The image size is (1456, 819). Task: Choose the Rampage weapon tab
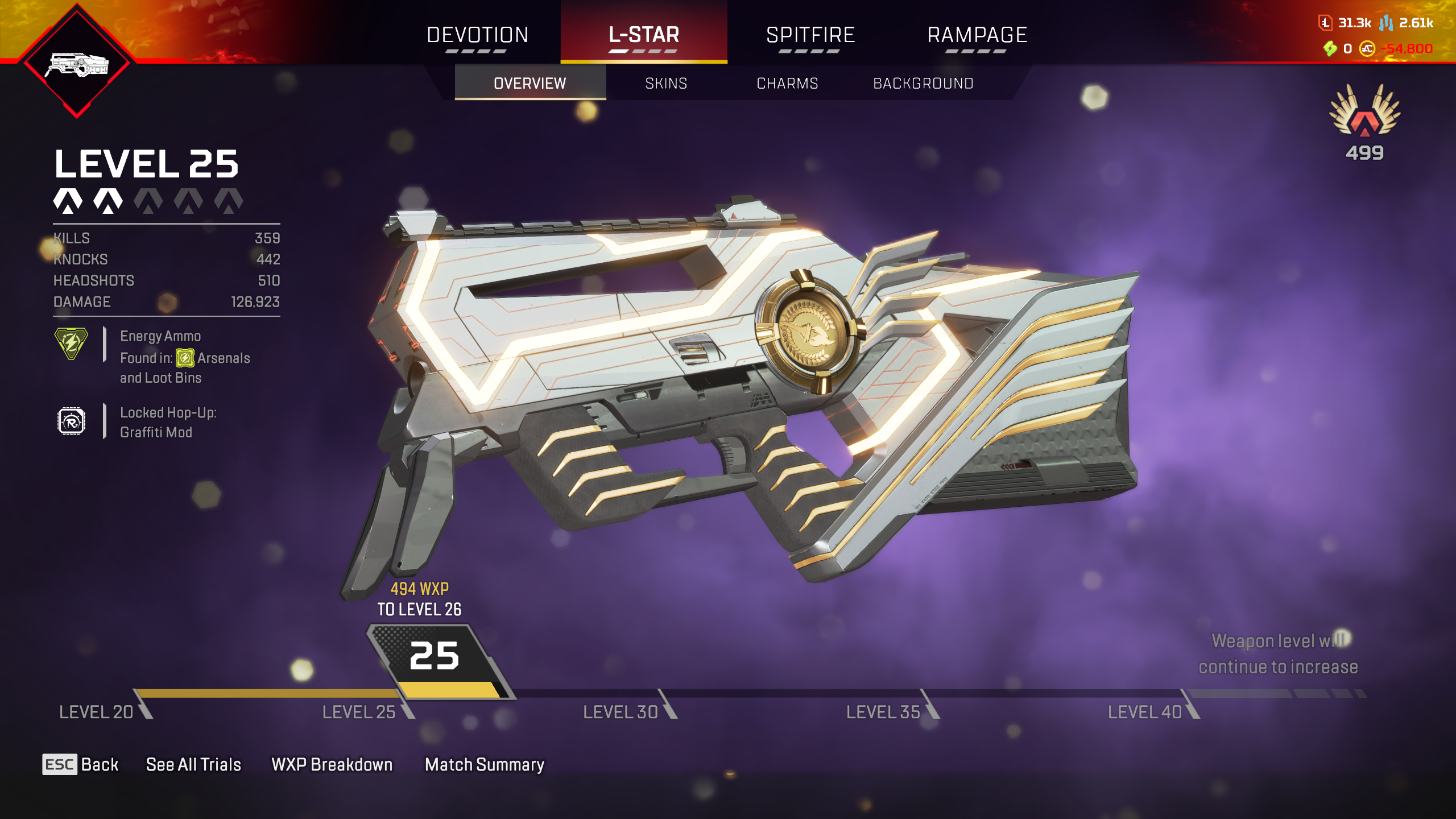977,35
